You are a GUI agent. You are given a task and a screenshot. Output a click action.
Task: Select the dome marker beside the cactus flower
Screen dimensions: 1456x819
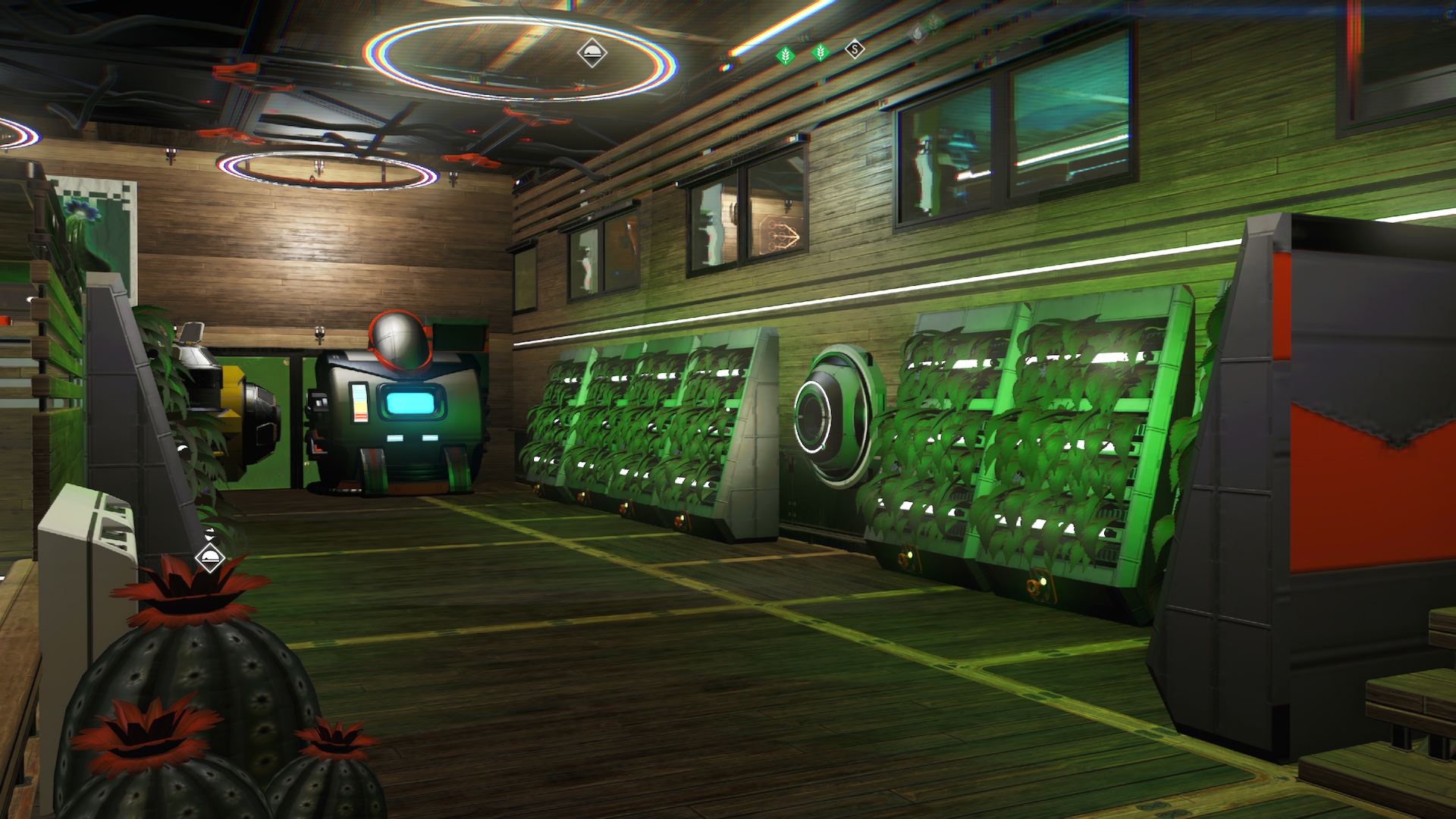coord(209,559)
